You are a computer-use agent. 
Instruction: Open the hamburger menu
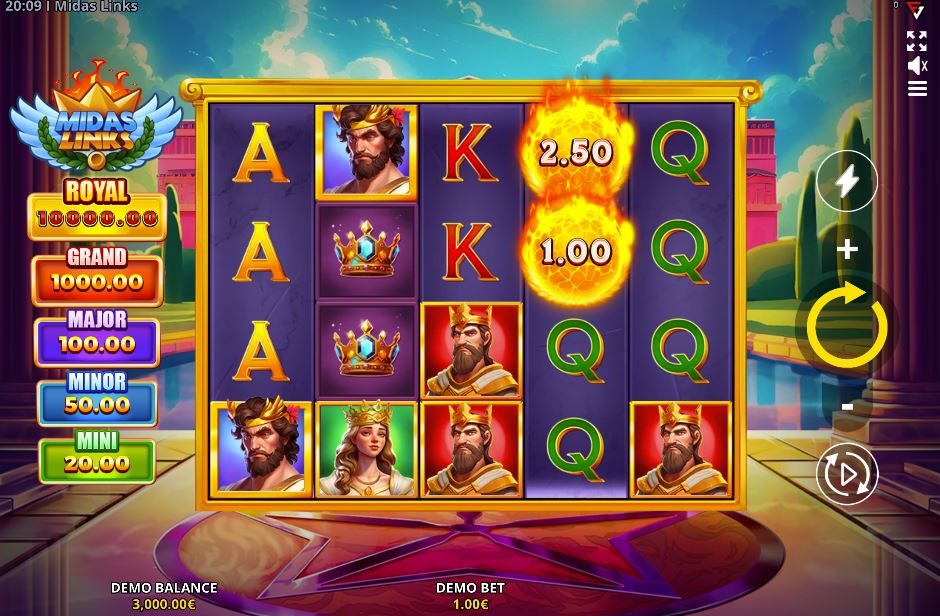[917, 89]
